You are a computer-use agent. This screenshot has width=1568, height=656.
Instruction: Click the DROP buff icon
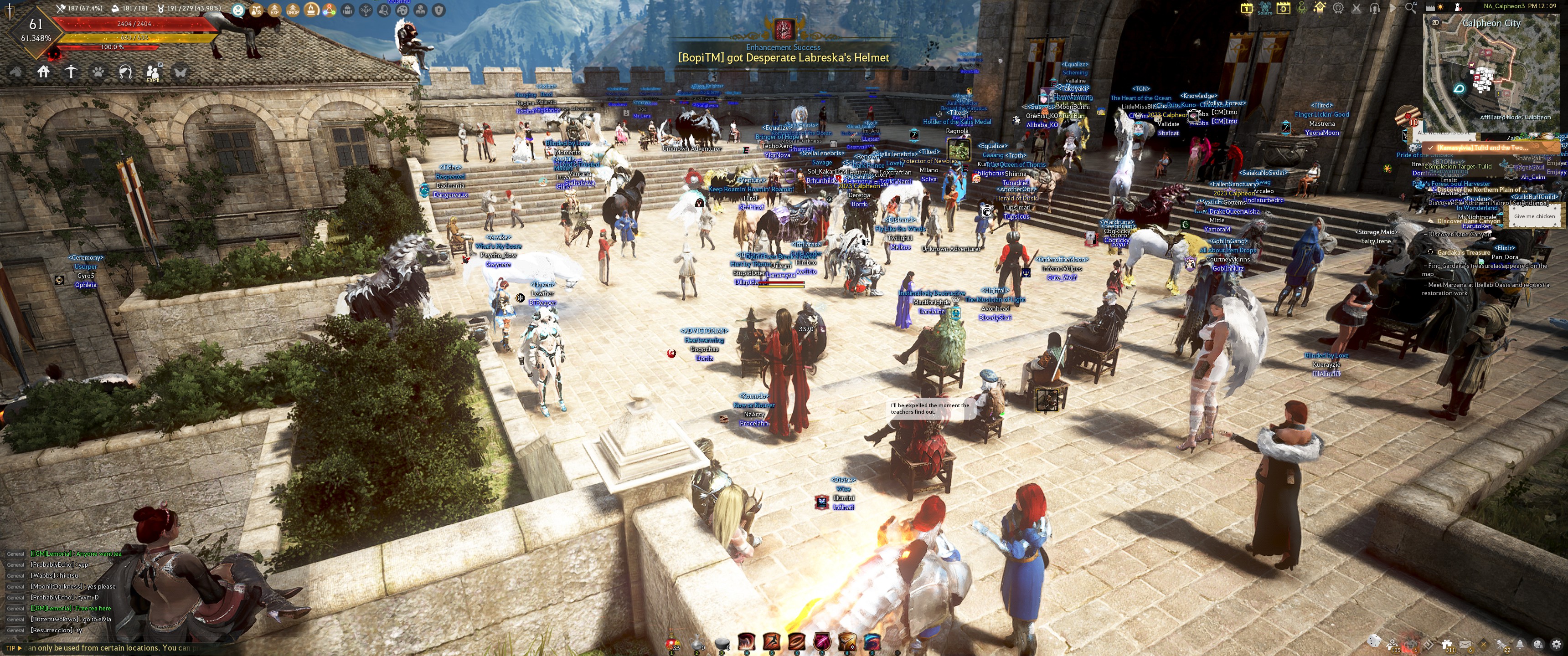tap(293, 10)
